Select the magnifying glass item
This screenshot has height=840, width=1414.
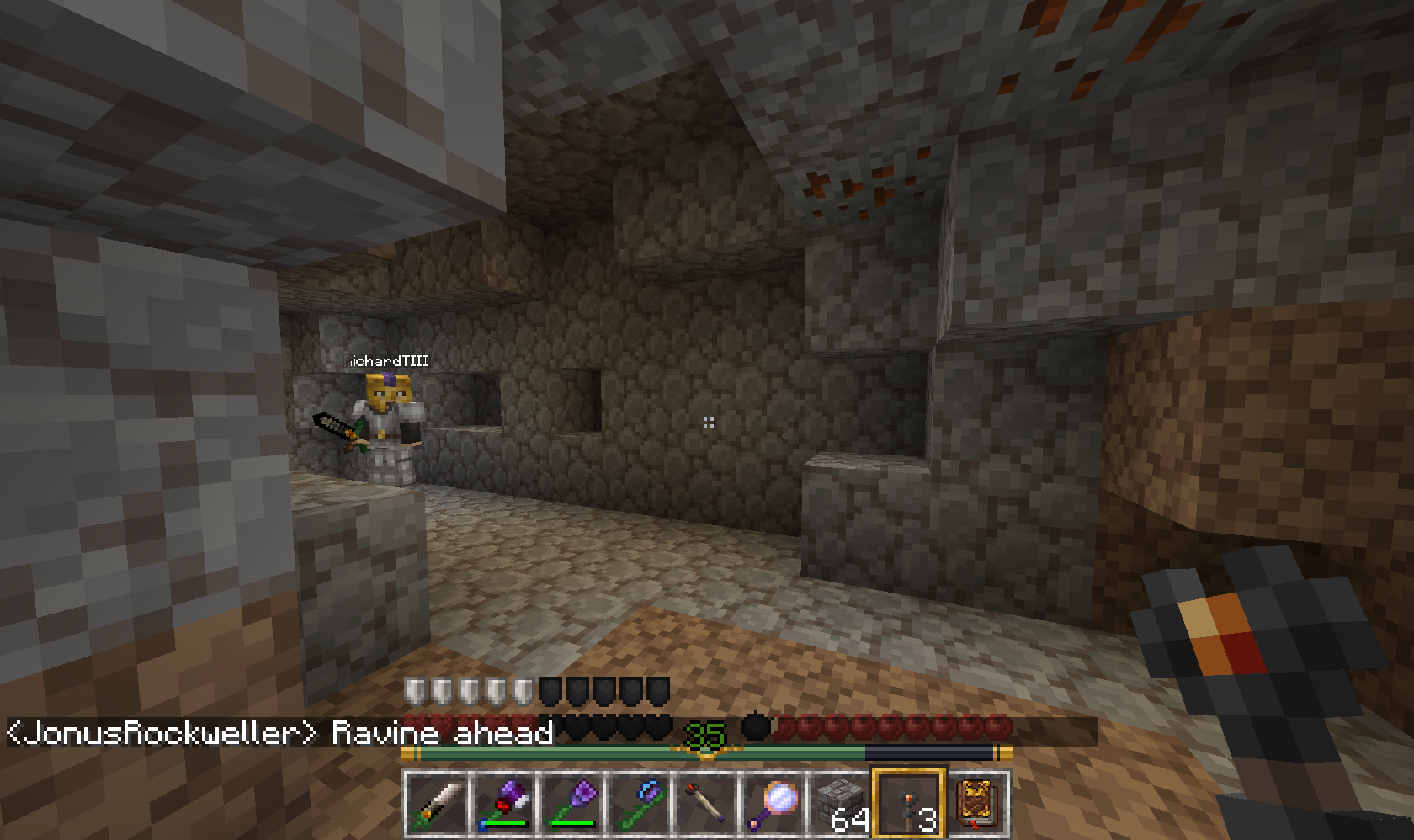[773, 805]
